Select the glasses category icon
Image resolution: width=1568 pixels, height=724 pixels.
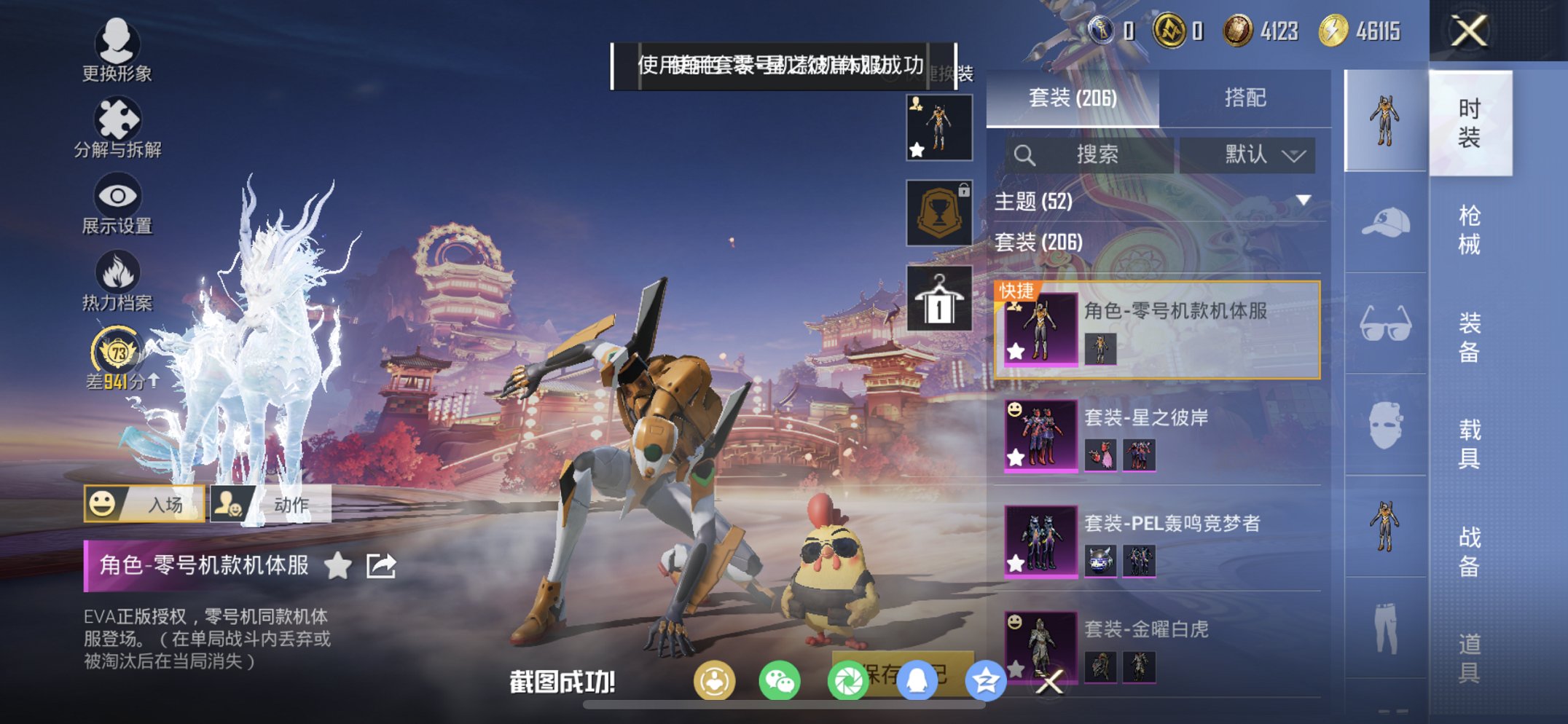[x=1385, y=324]
